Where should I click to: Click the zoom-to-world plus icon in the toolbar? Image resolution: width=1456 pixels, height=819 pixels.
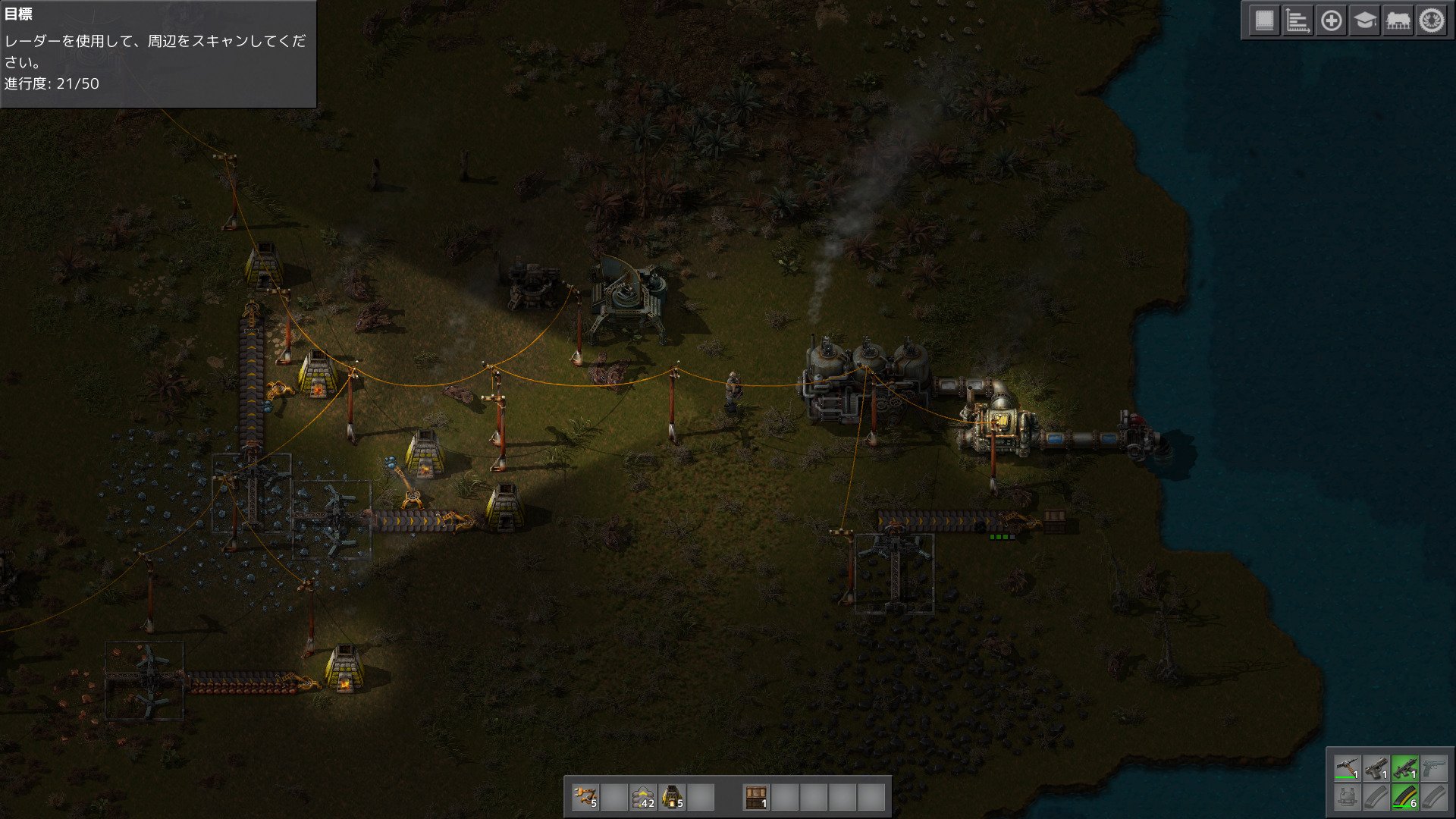click(x=1332, y=21)
